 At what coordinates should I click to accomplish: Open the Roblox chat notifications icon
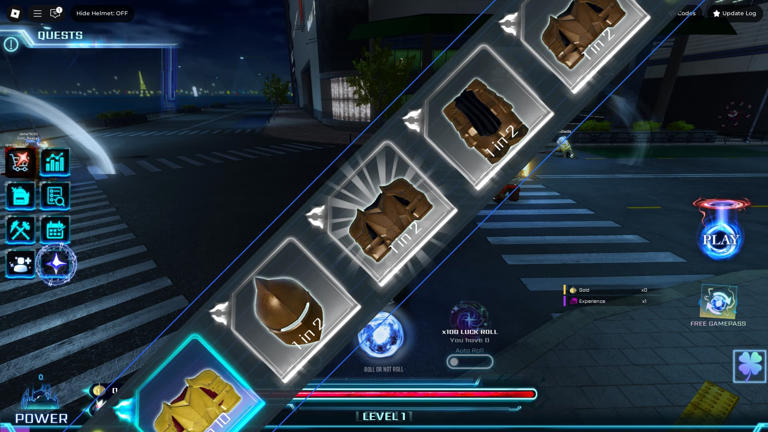[x=56, y=13]
